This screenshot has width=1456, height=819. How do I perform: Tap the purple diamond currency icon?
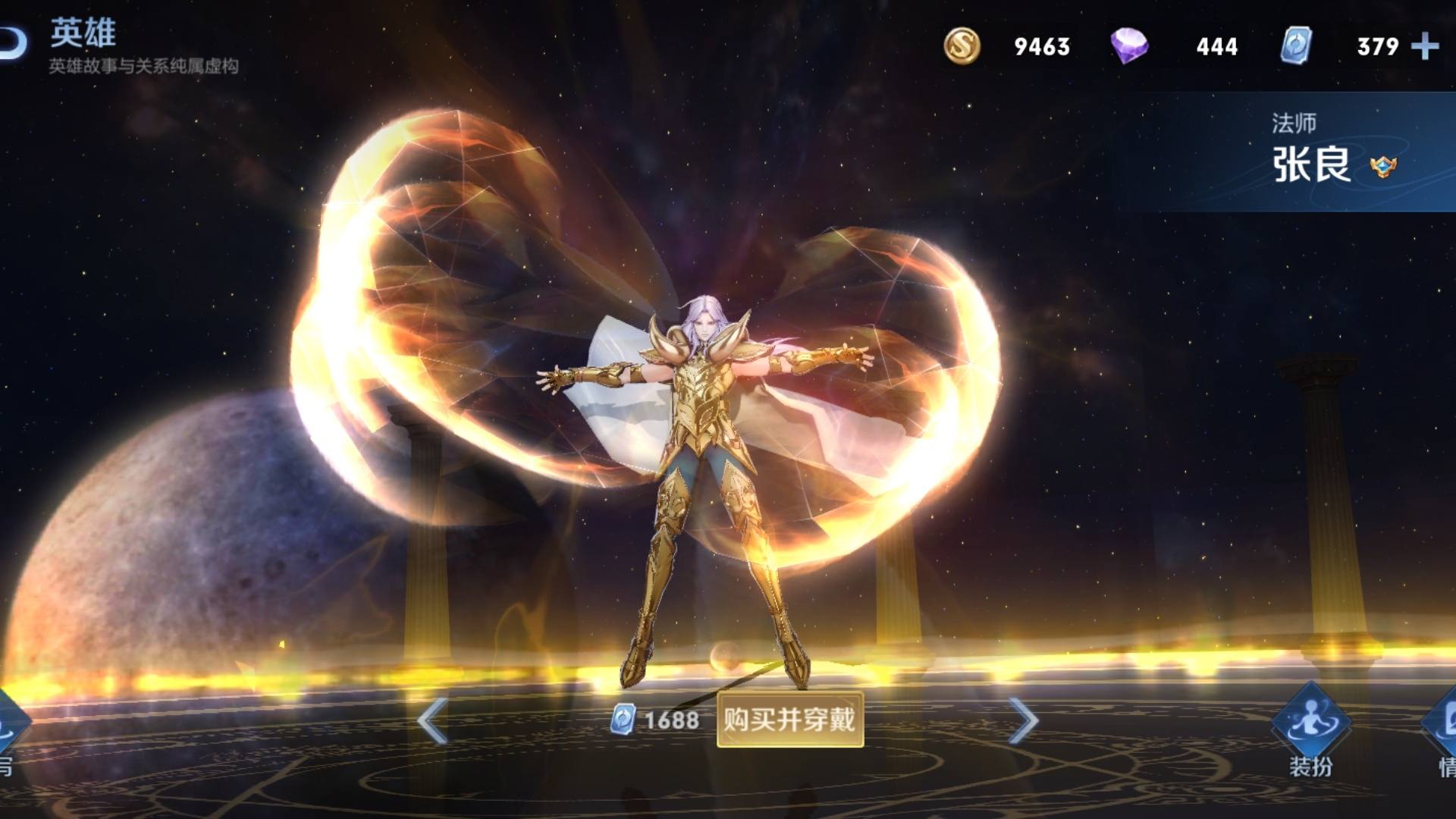pyautogui.click(x=1129, y=46)
